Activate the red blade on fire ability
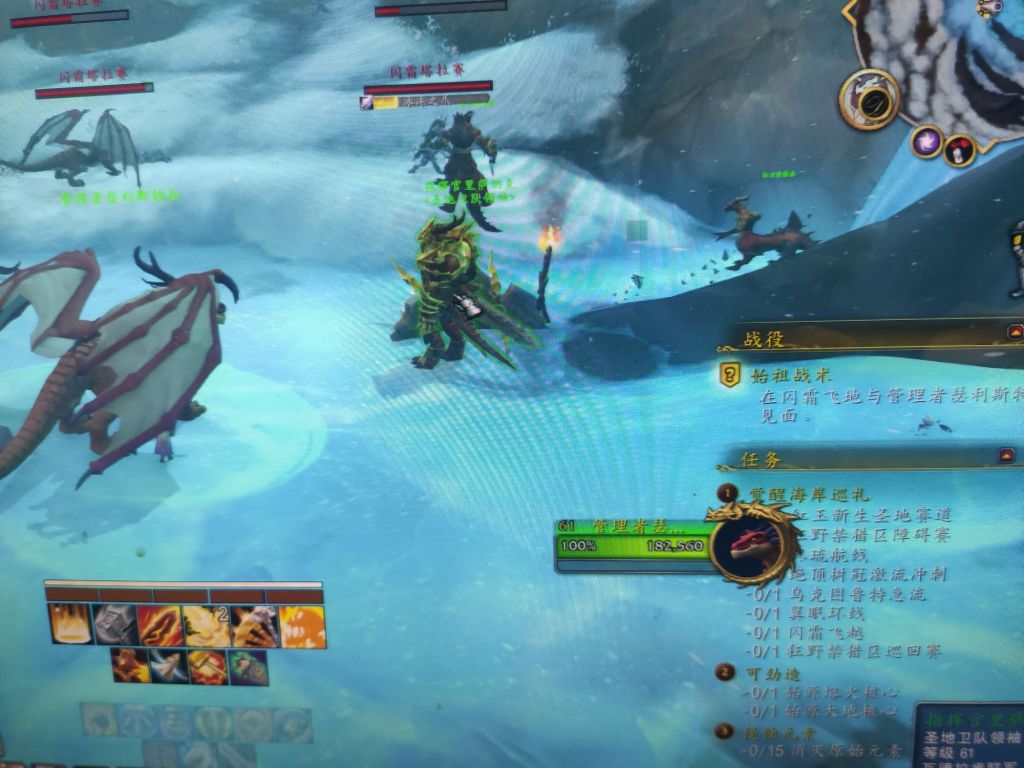This screenshot has height=768, width=1024. 160,625
